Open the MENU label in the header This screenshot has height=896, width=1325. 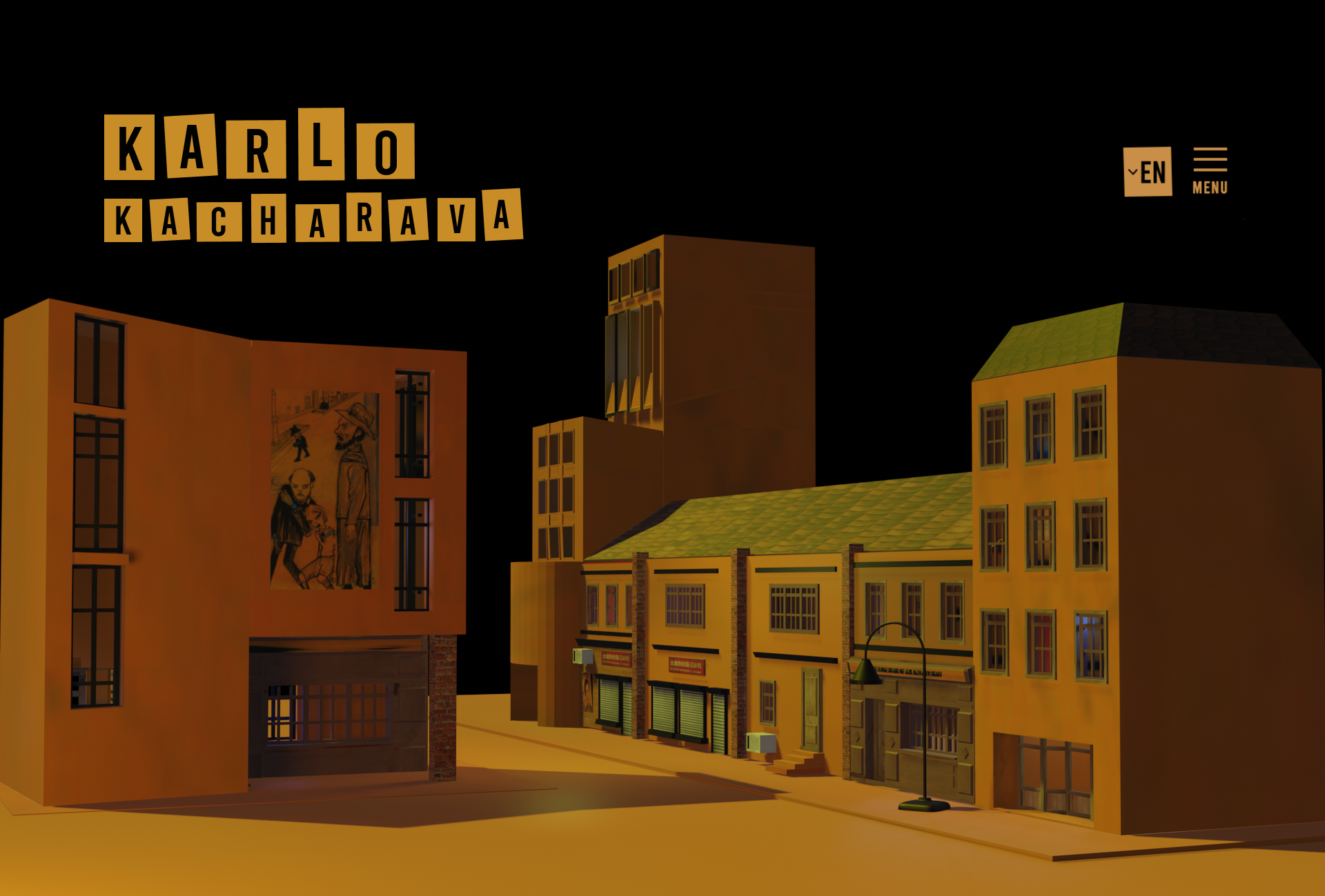(1211, 186)
